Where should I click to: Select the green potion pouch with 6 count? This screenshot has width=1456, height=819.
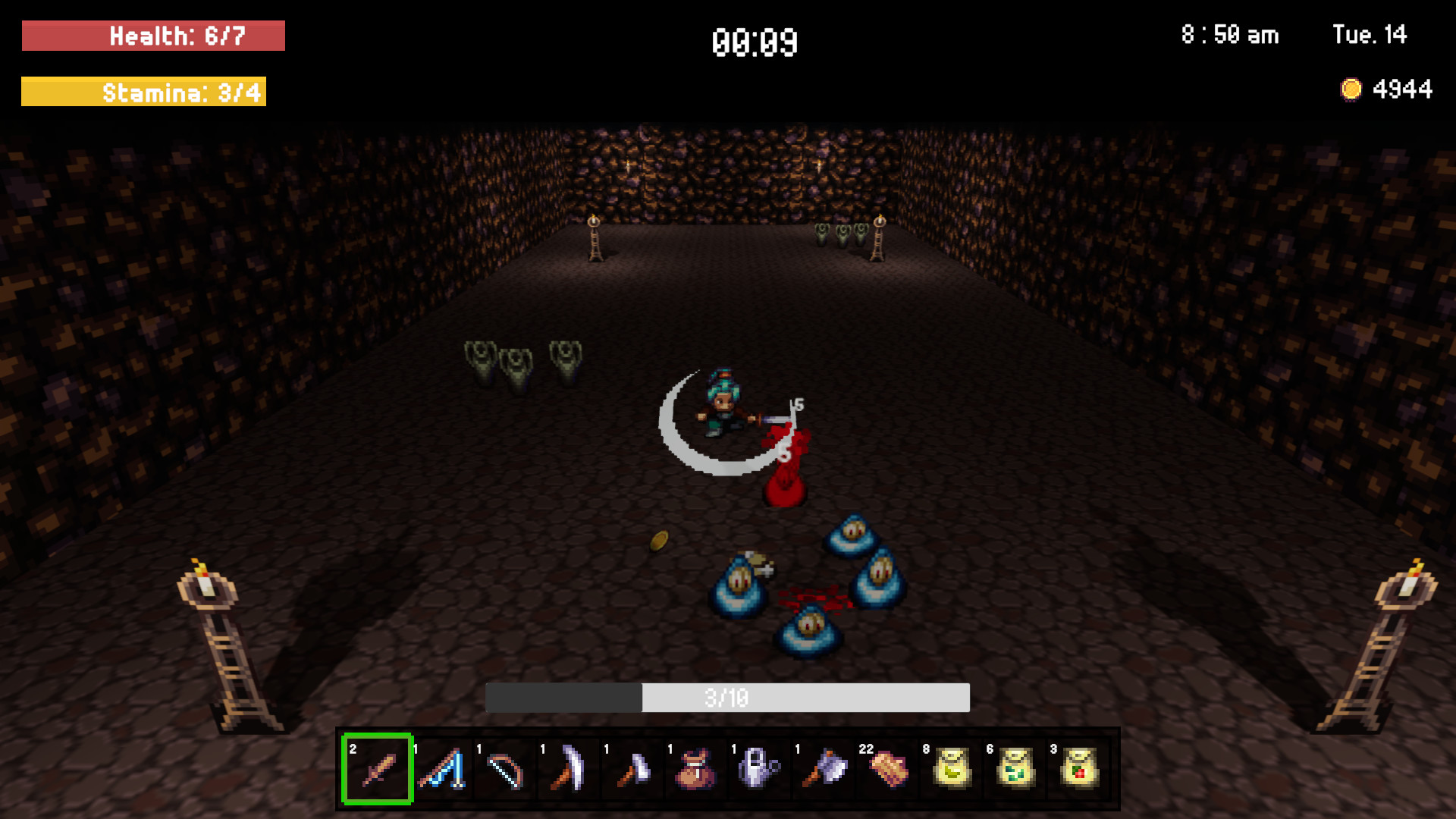(1015, 768)
